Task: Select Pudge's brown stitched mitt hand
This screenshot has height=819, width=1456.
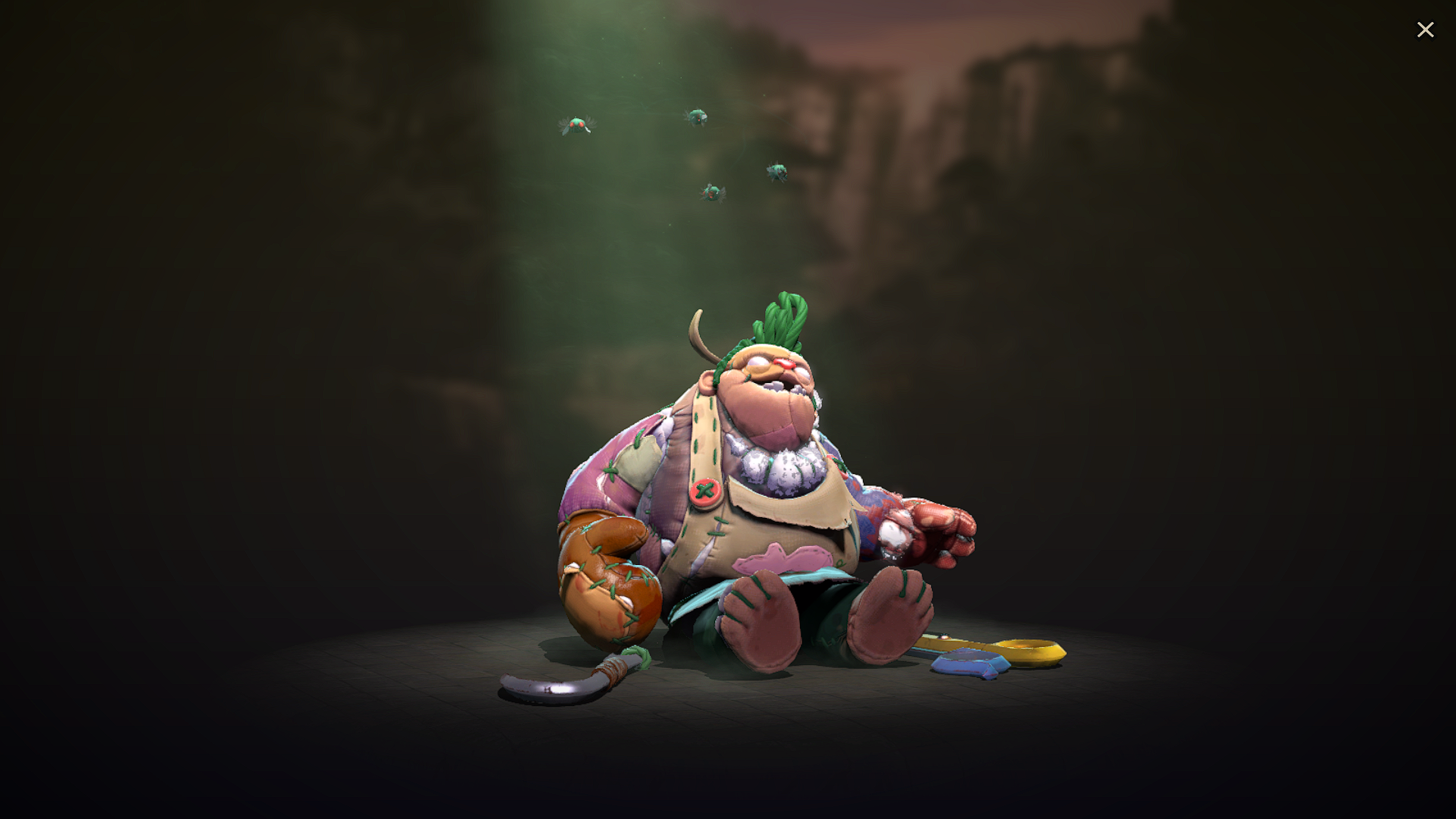Action: 607,576
